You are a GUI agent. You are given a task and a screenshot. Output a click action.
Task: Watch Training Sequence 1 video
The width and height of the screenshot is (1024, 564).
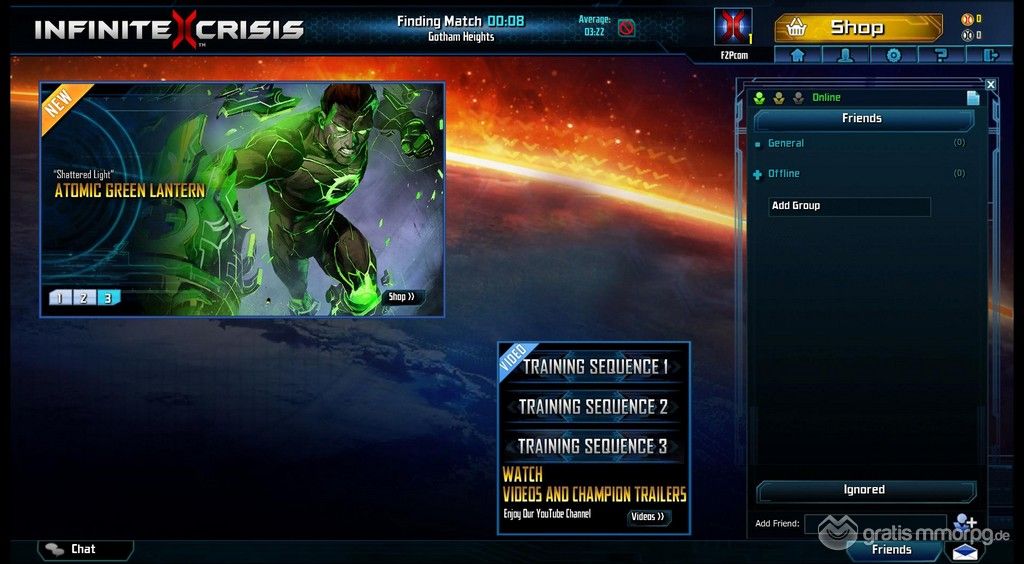click(x=594, y=367)
